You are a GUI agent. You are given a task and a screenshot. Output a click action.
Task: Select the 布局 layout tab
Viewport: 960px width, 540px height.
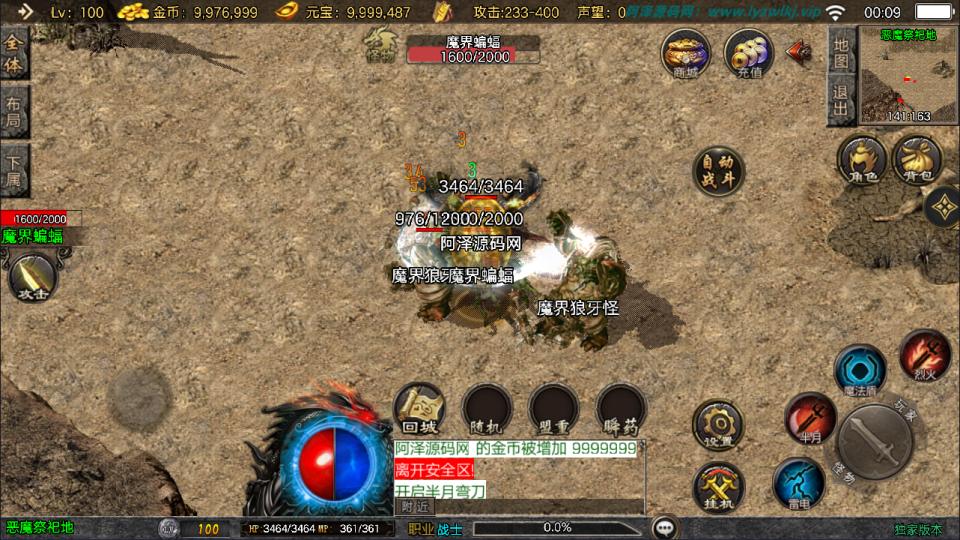pyautogui.click(x=14, y=110)
